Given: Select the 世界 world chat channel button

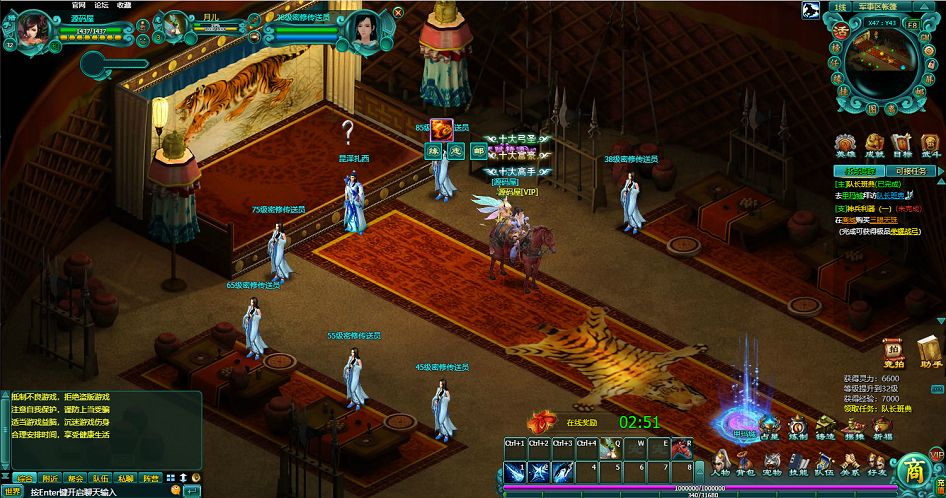Looking at the screenshot, I should click(12, 491).
